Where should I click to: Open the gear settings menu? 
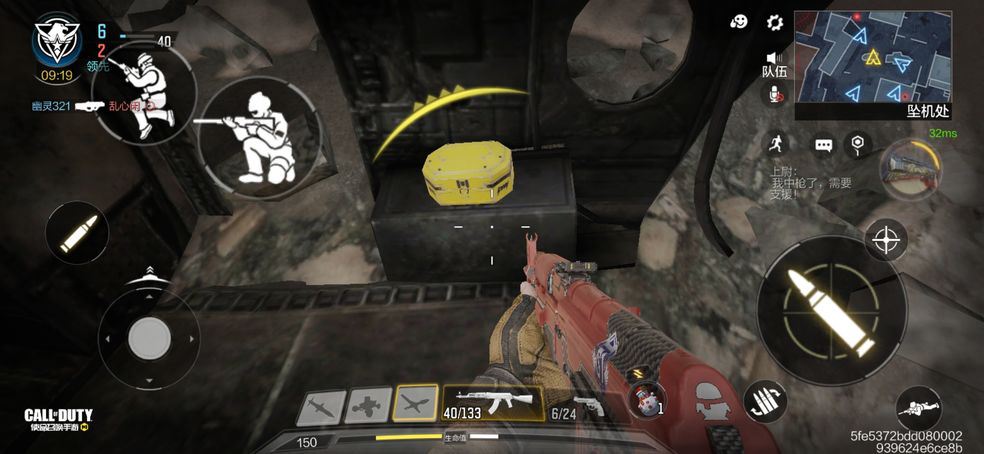[774, 22]
